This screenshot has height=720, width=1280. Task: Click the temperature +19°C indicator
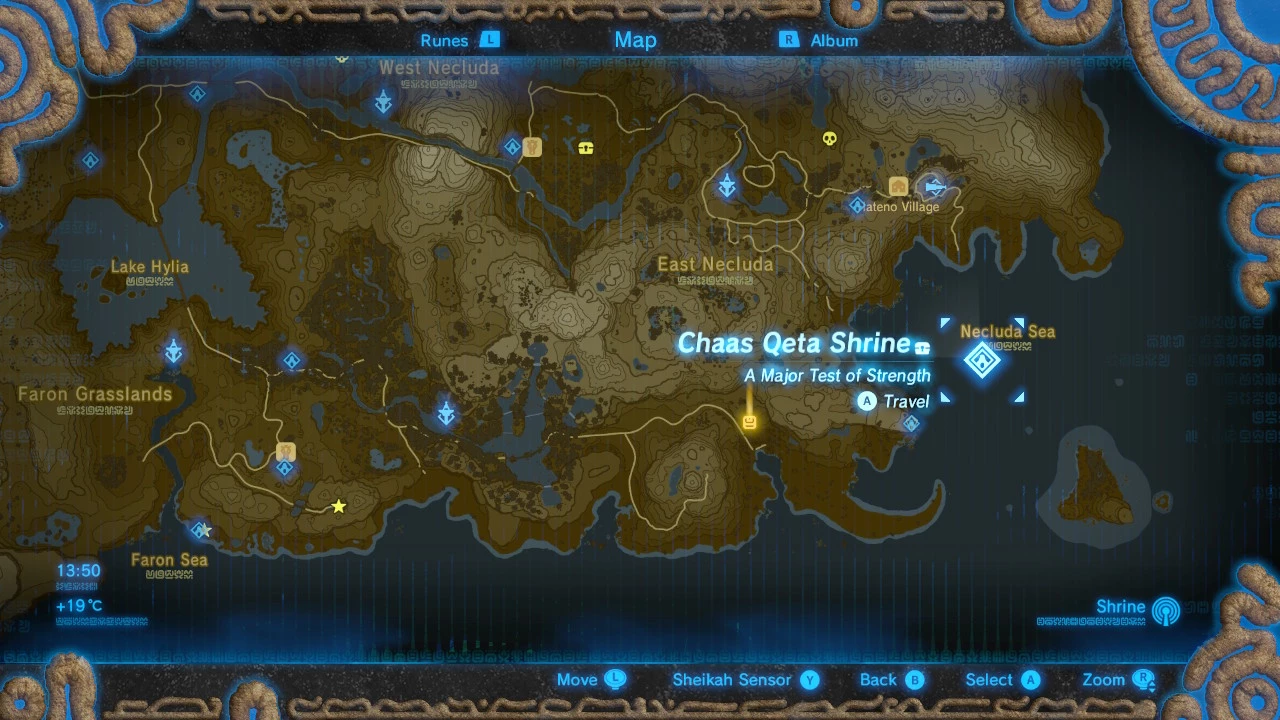(77, 605)
